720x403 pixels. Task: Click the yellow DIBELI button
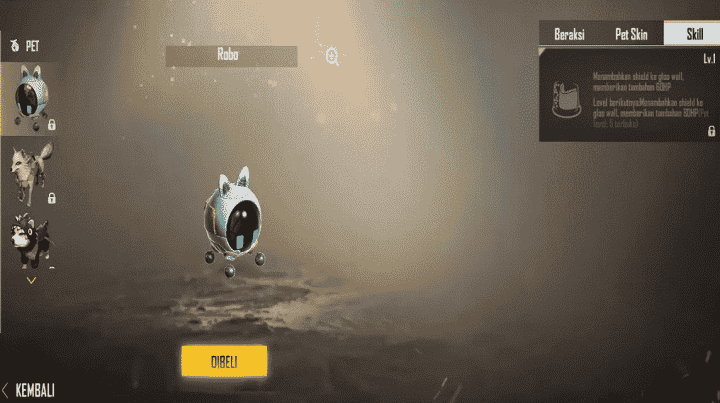click(224, 361)
